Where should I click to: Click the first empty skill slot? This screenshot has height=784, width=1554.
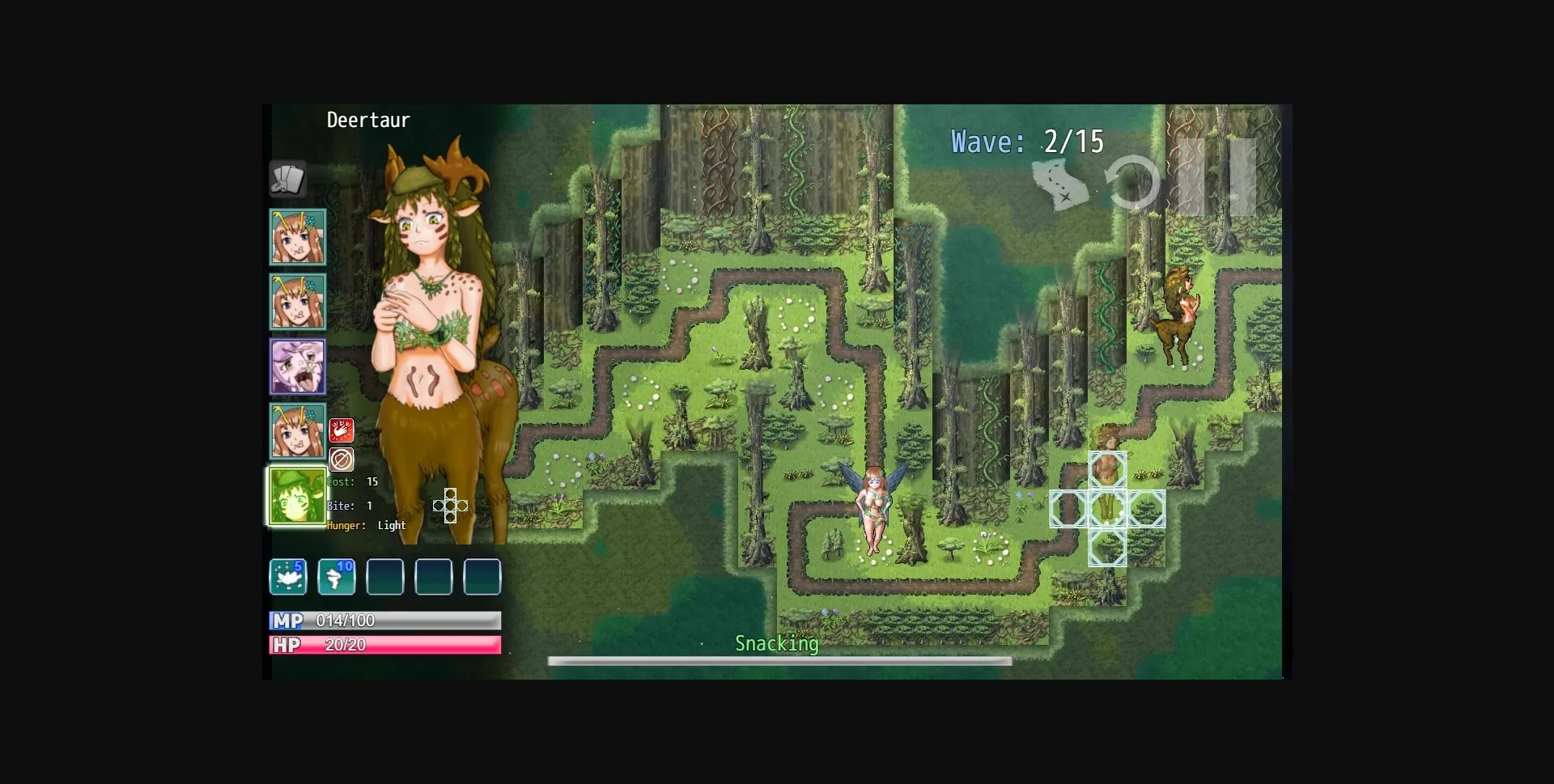point(385,577)
